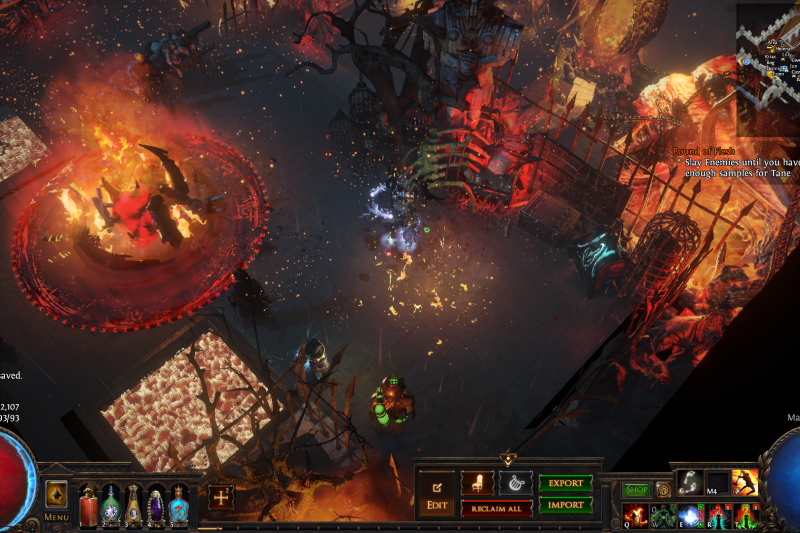The image size is (800, 533).
Task: Click Reclaim All decorations
Action: 496,508
